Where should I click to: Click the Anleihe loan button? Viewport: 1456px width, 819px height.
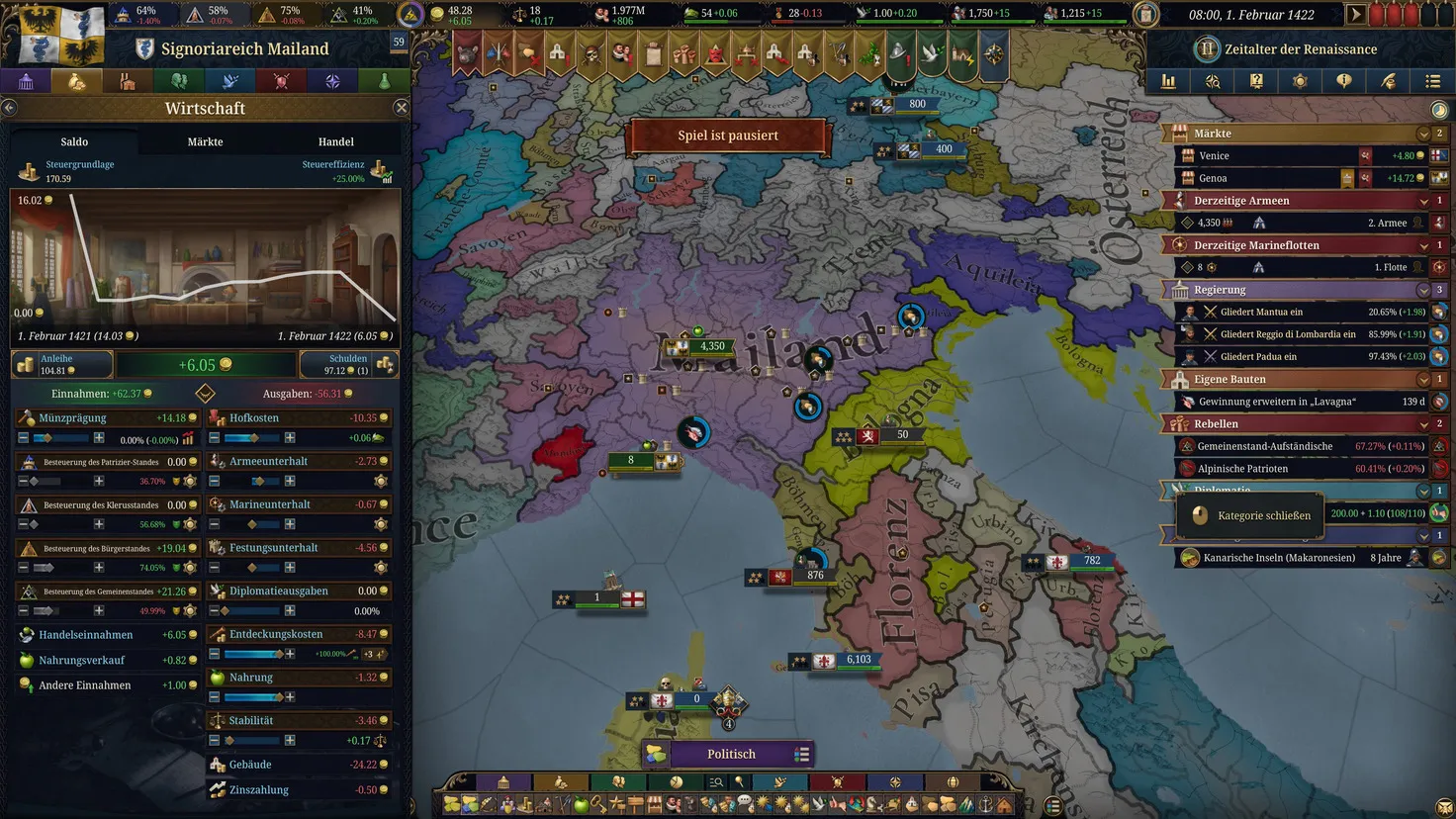click(59, 364)
